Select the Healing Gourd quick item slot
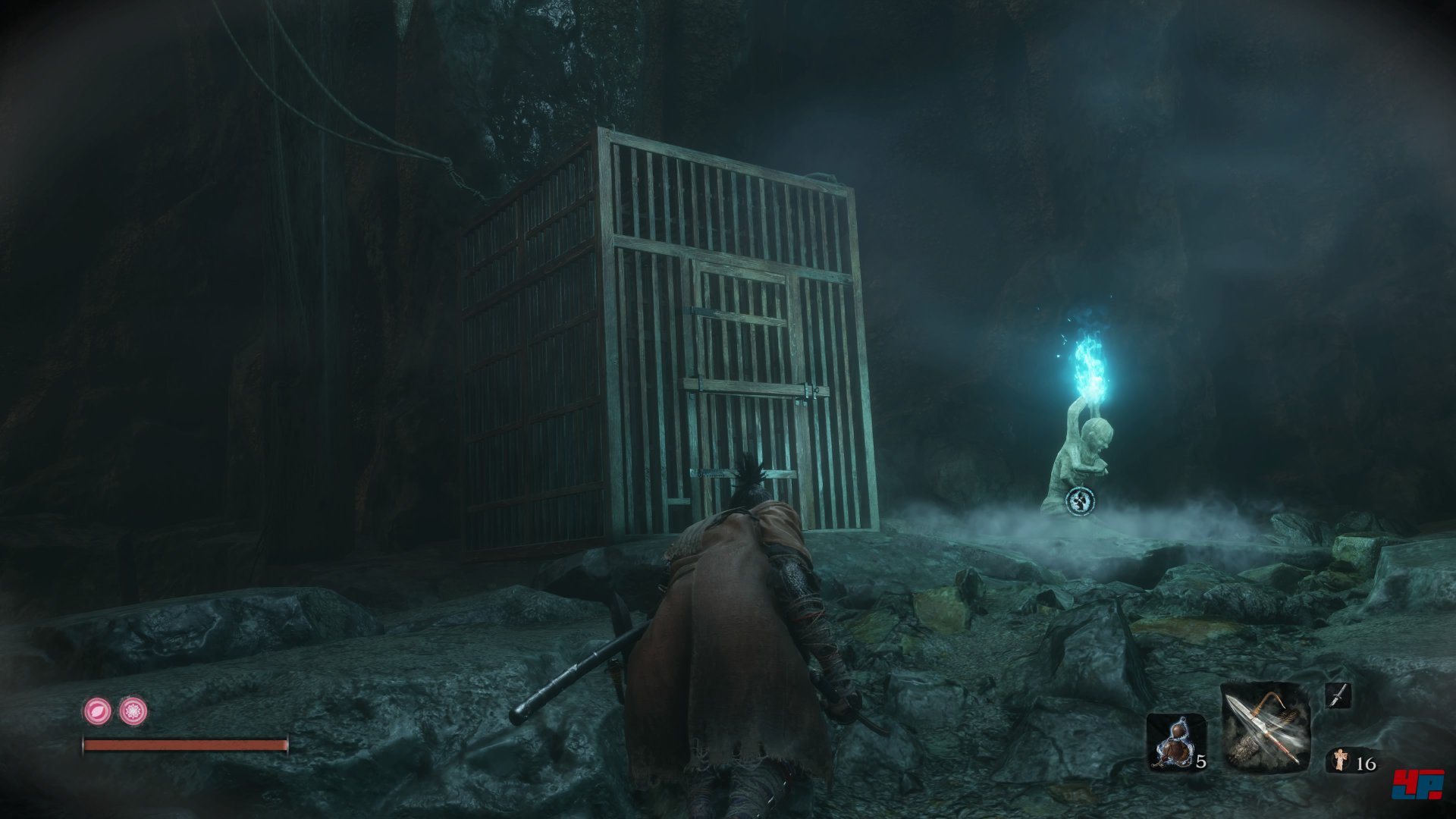 click(x=1174, y=742)
